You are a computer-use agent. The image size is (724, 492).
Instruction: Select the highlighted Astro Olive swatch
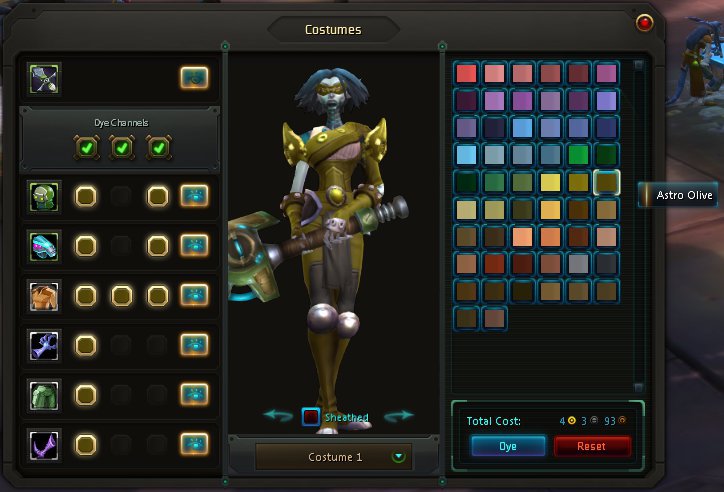[606, 182]
